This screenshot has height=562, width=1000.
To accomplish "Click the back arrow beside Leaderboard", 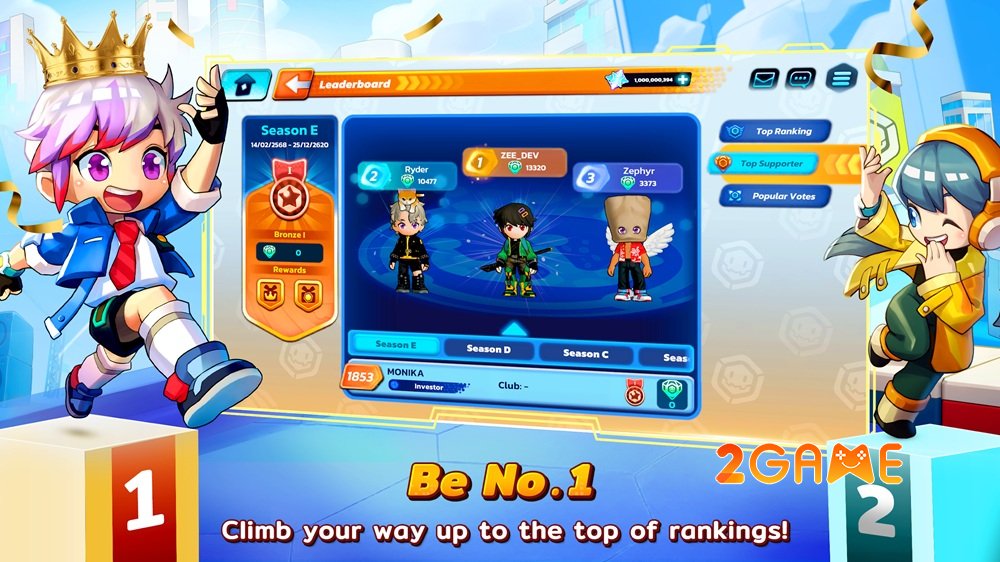I will tap(296, 85).
